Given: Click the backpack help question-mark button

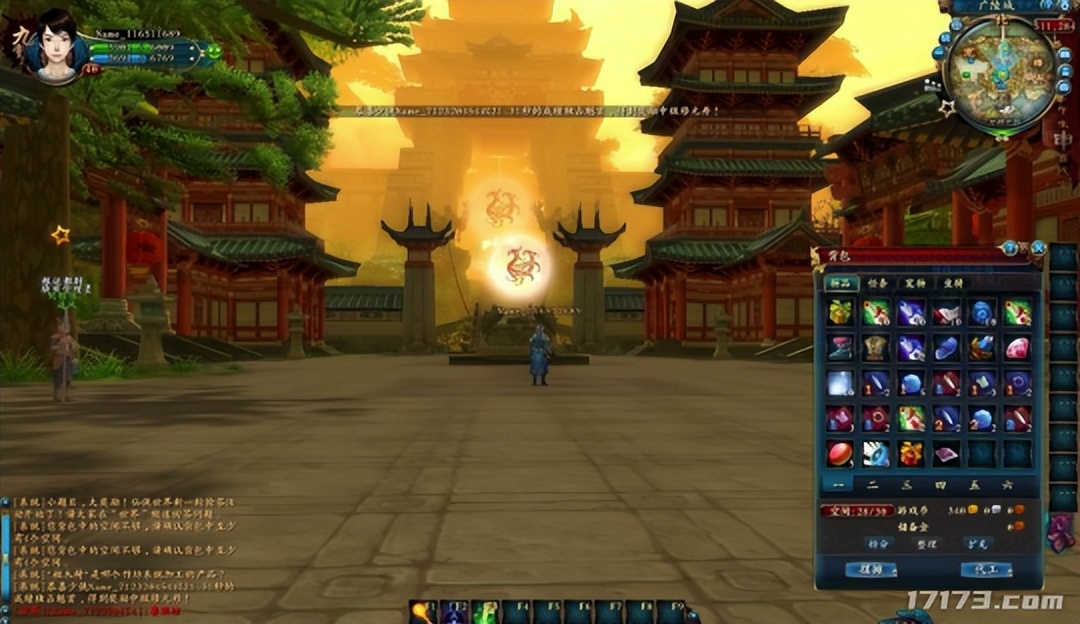Looking at the screenshot, I should tap(1011, 248).
